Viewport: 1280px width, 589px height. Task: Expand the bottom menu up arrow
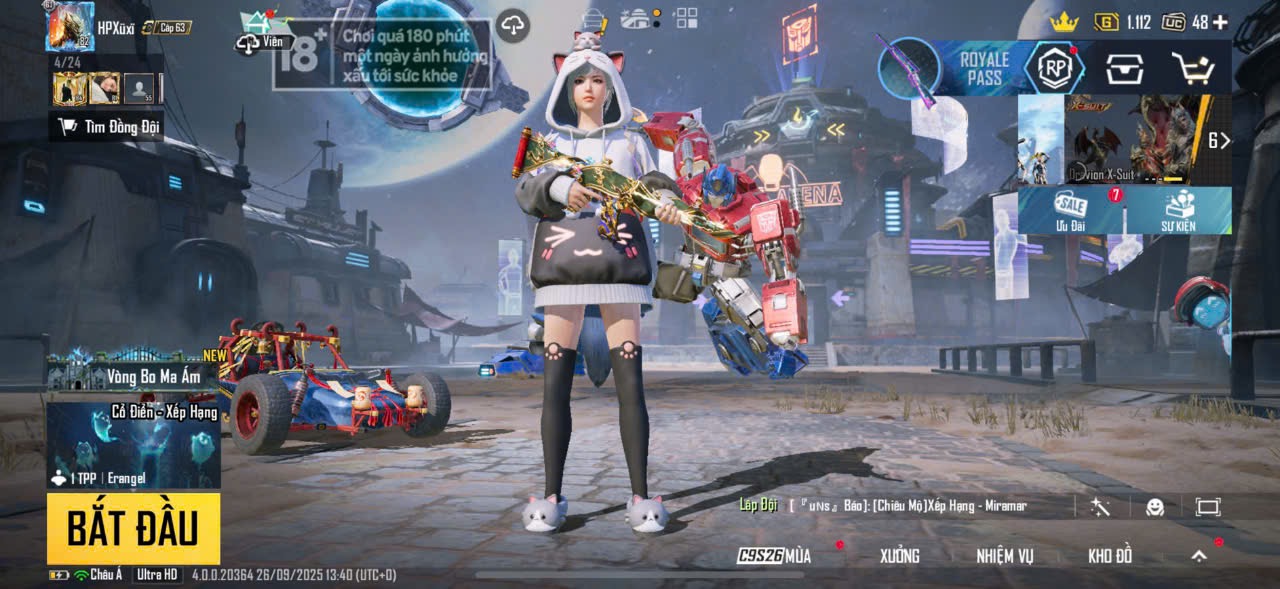point(1199,556)
